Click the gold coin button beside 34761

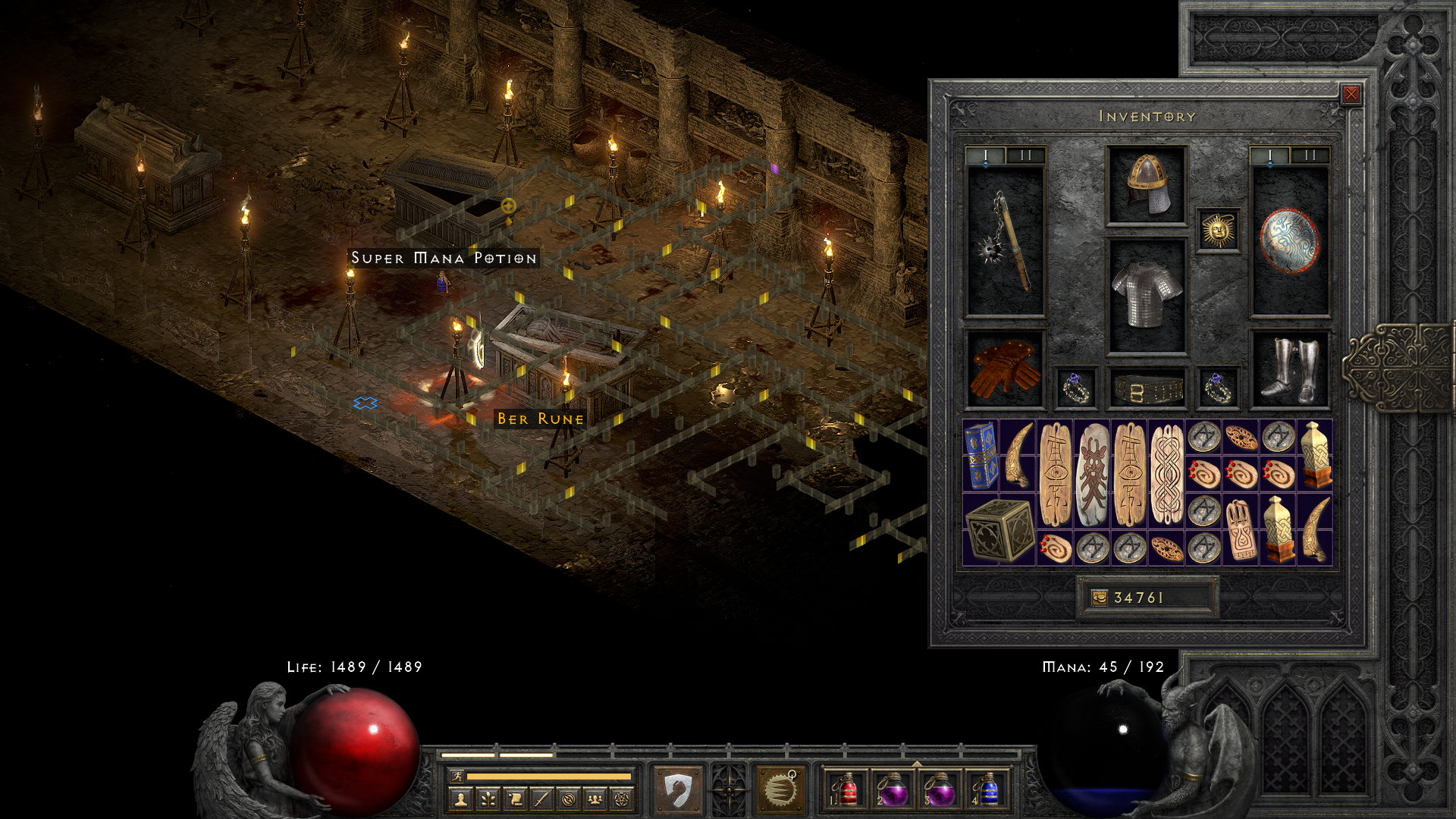click(1099, 598)
